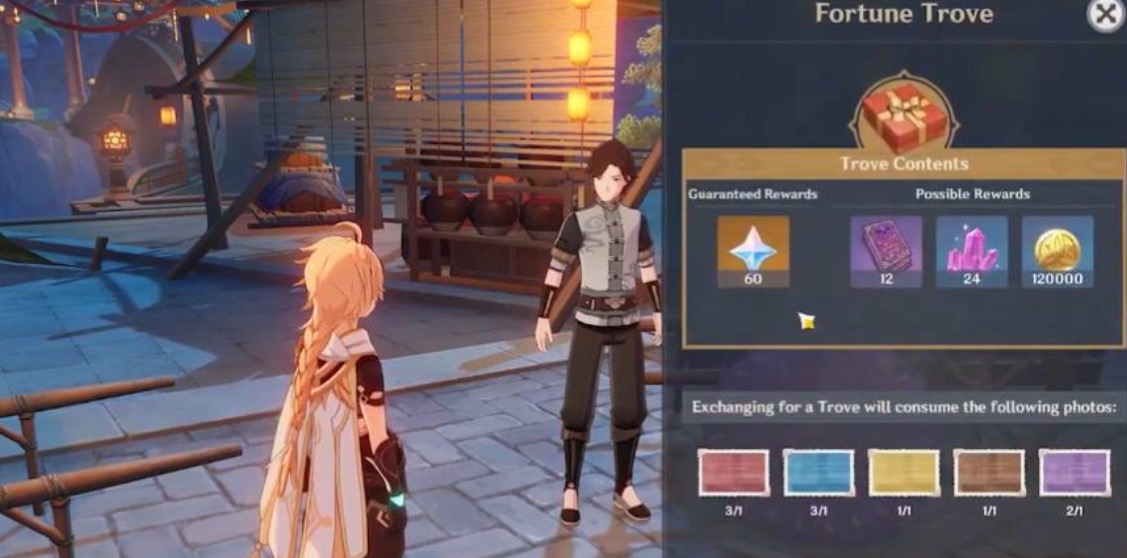1127x558 pixels.
Task: Select the pink crystal ore reward
Action: pos(971,245)
